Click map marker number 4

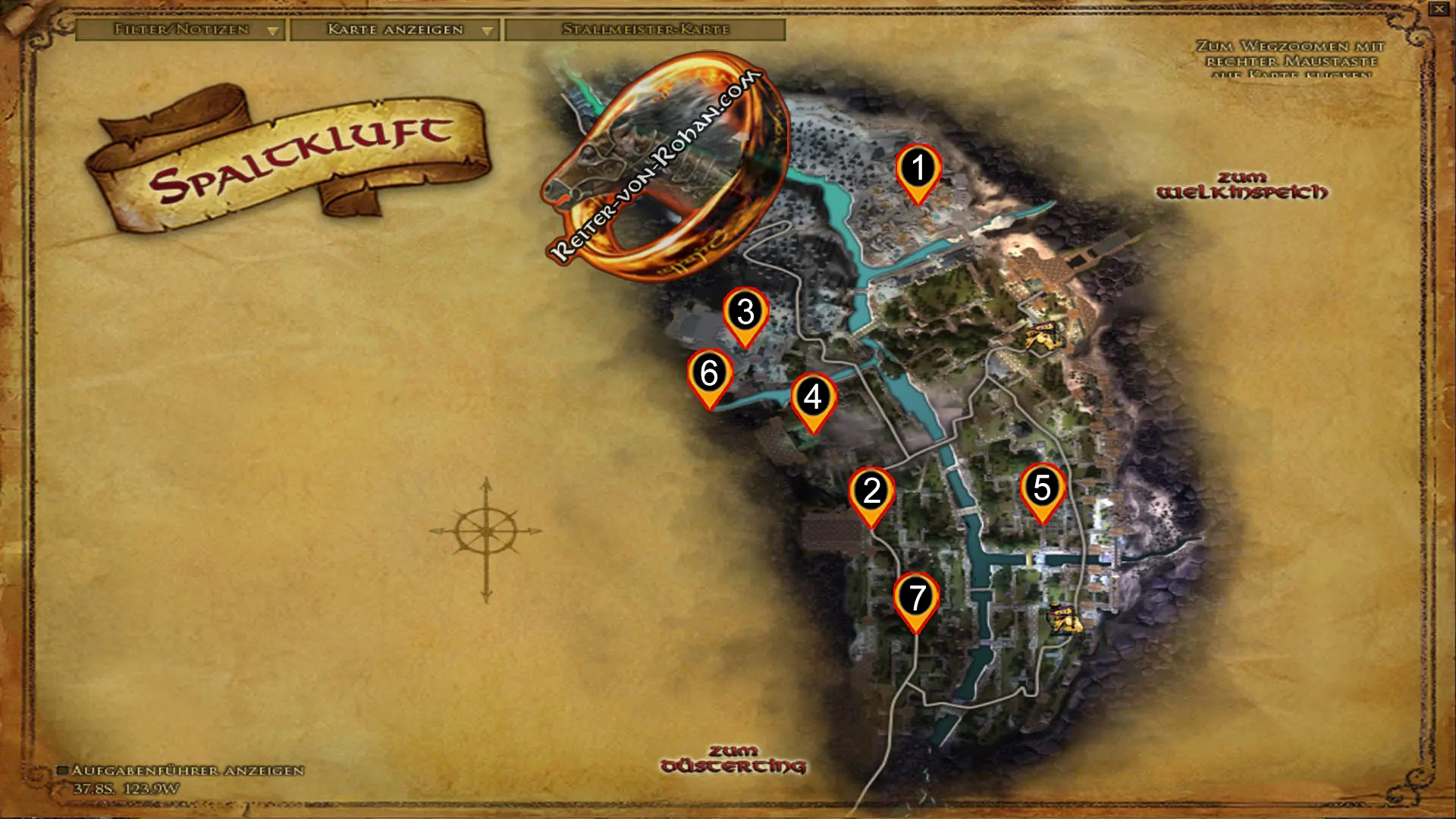815,395
